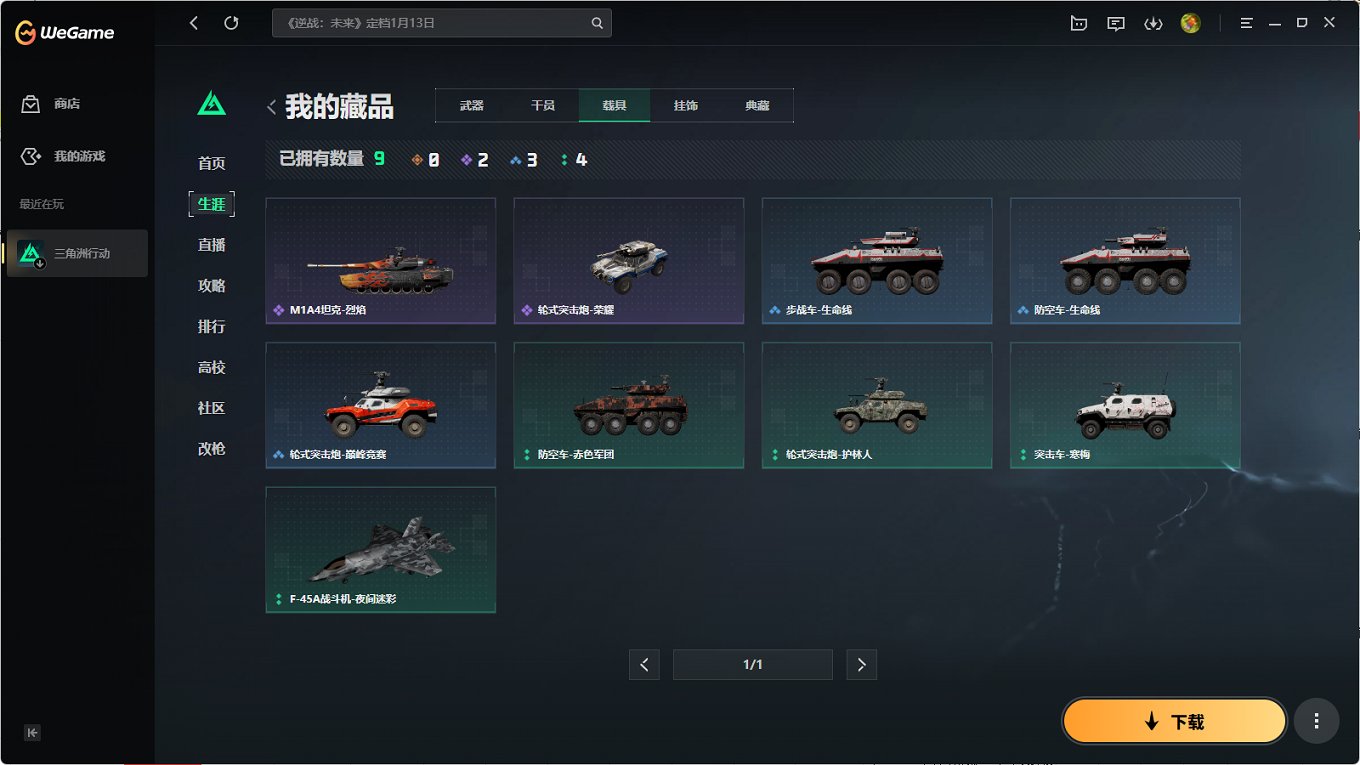1360x765 pixels.
Task: Select the 改枪 sidebar menu item
Action: tap(211, 449)
